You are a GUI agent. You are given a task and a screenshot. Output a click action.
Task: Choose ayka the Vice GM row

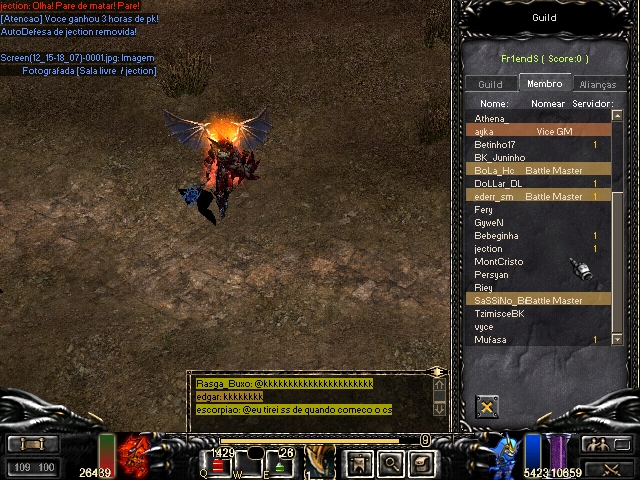coord(540,132)
